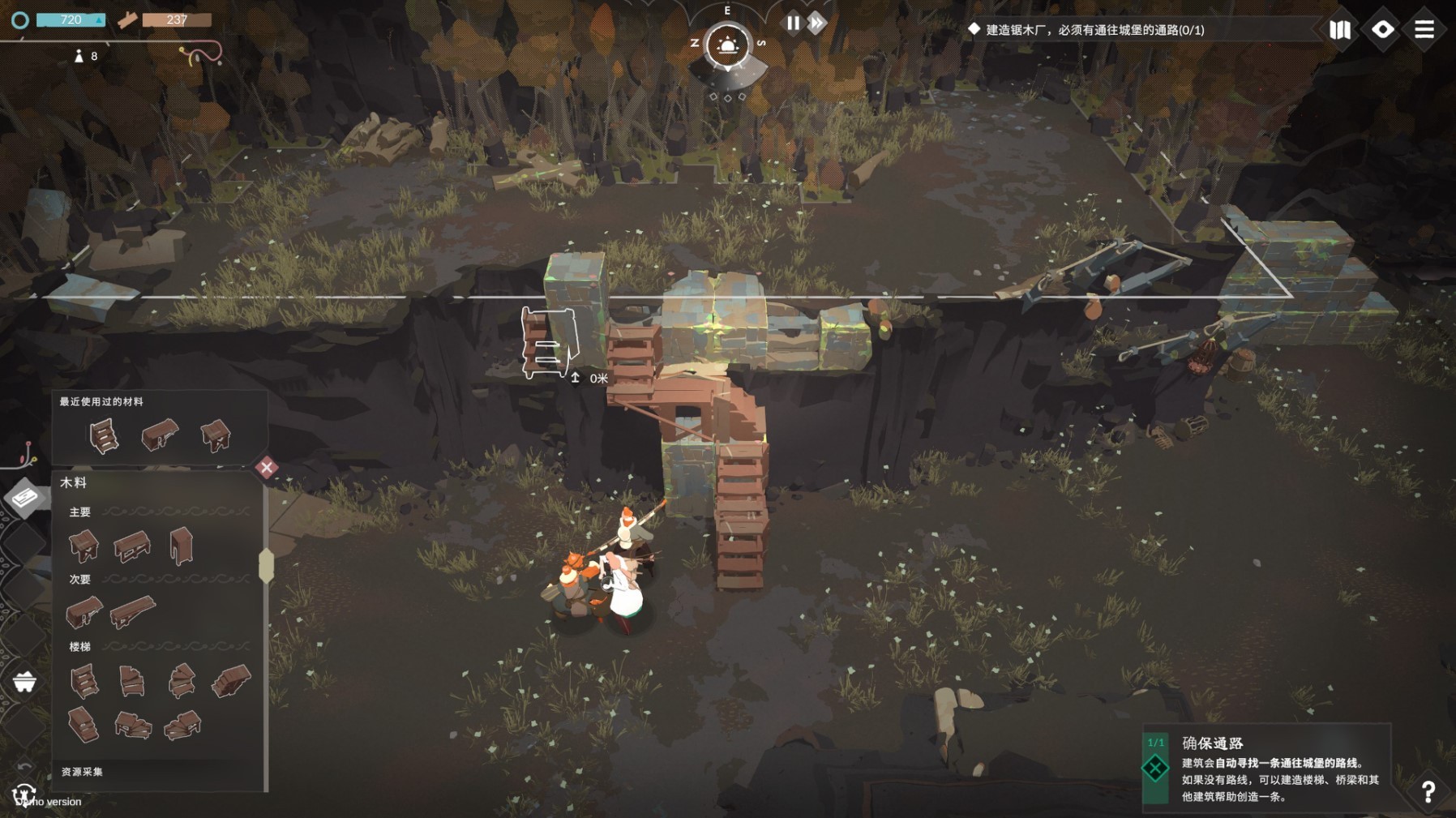
Task: Select the wide ramp stairs piece
Action: [232, 680]
